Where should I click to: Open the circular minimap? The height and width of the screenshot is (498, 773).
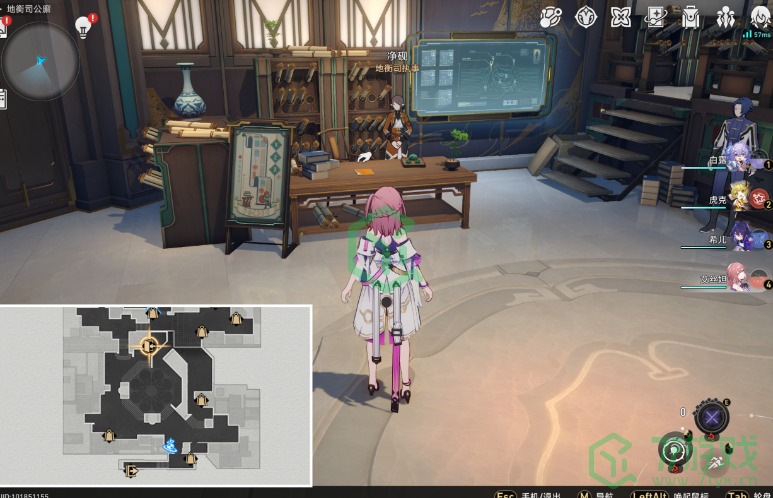tap(40, 59)
